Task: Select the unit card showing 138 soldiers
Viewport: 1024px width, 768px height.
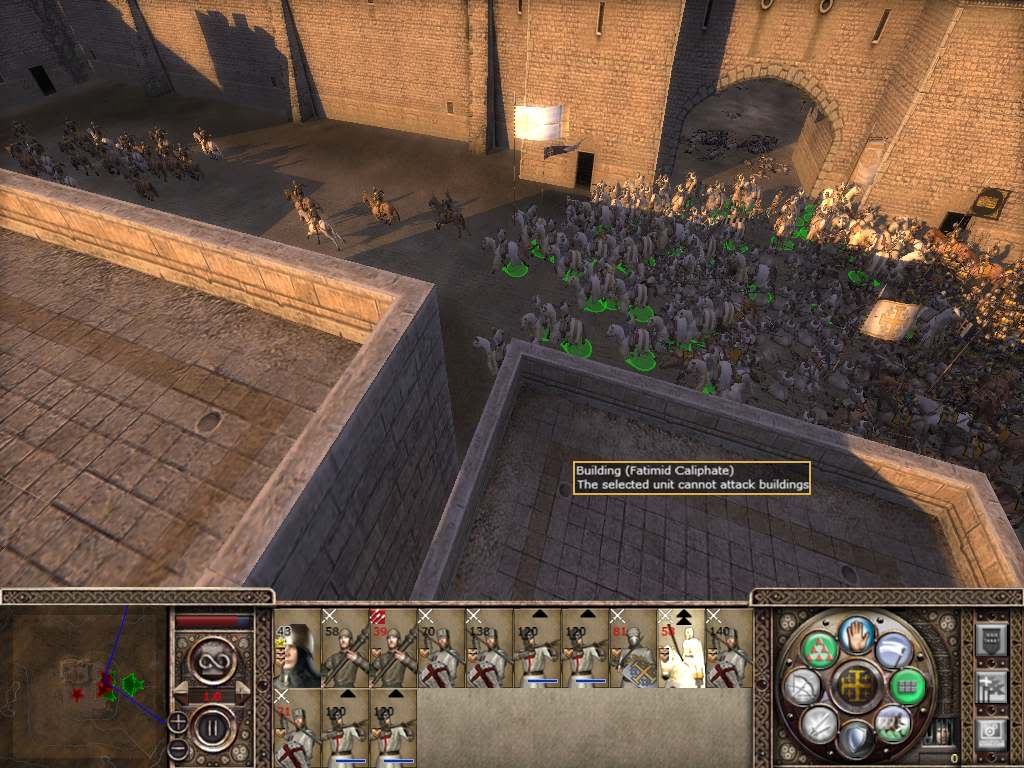Action: [489, 648]
